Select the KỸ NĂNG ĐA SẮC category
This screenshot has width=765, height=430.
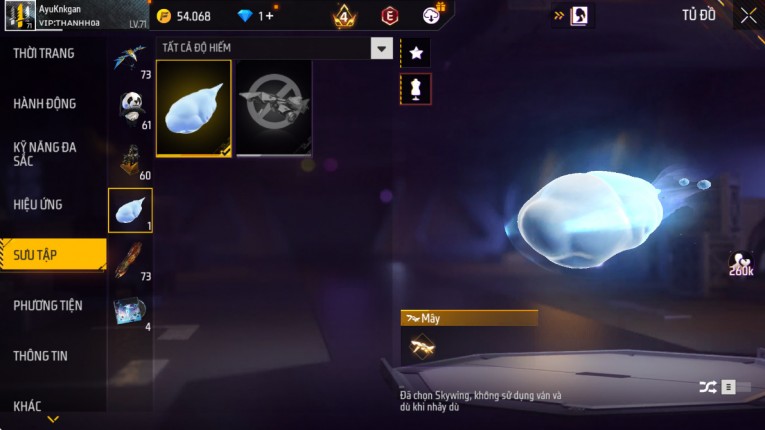(x=45, y=153)
